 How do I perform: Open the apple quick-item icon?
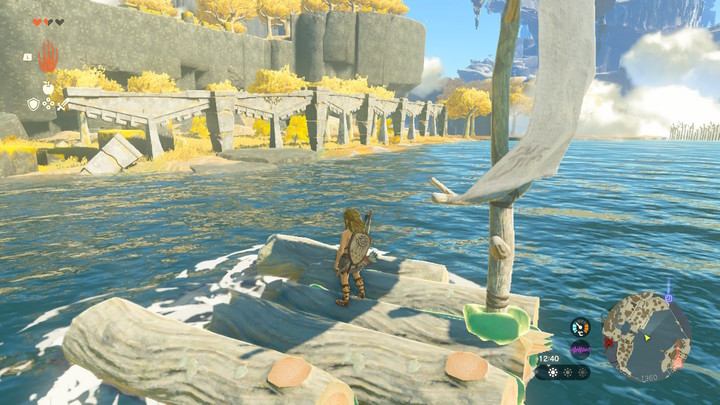47,88
